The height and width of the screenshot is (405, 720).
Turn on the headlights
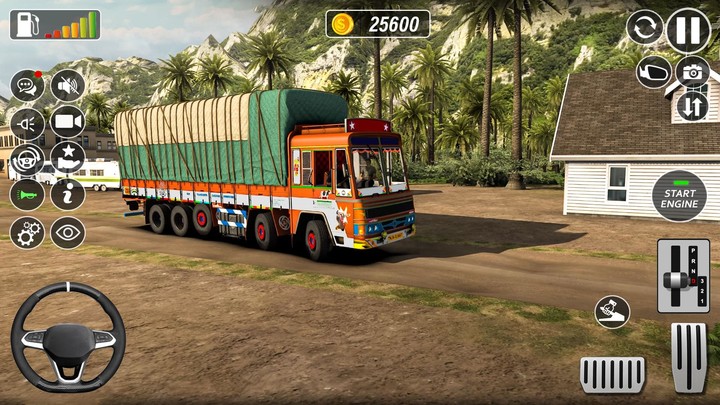click(x=26, y=123)
